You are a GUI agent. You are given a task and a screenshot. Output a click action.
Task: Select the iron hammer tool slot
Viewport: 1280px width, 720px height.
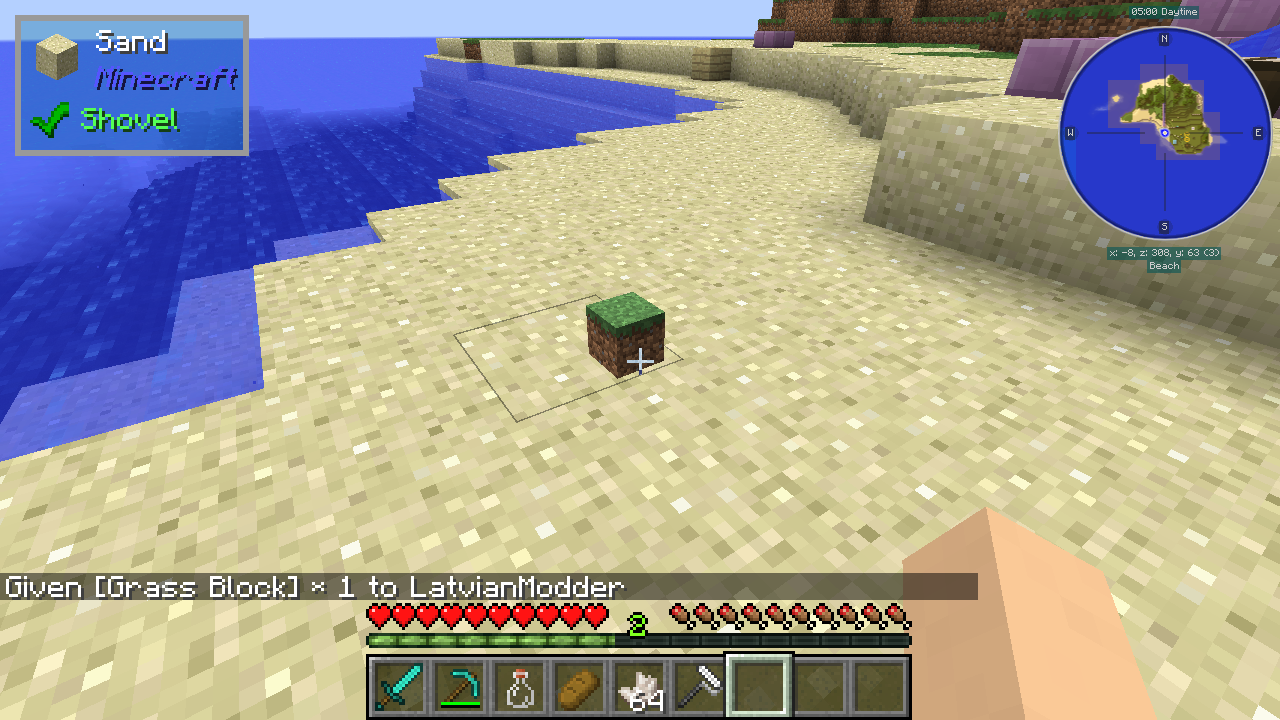[x=698, y=687]
